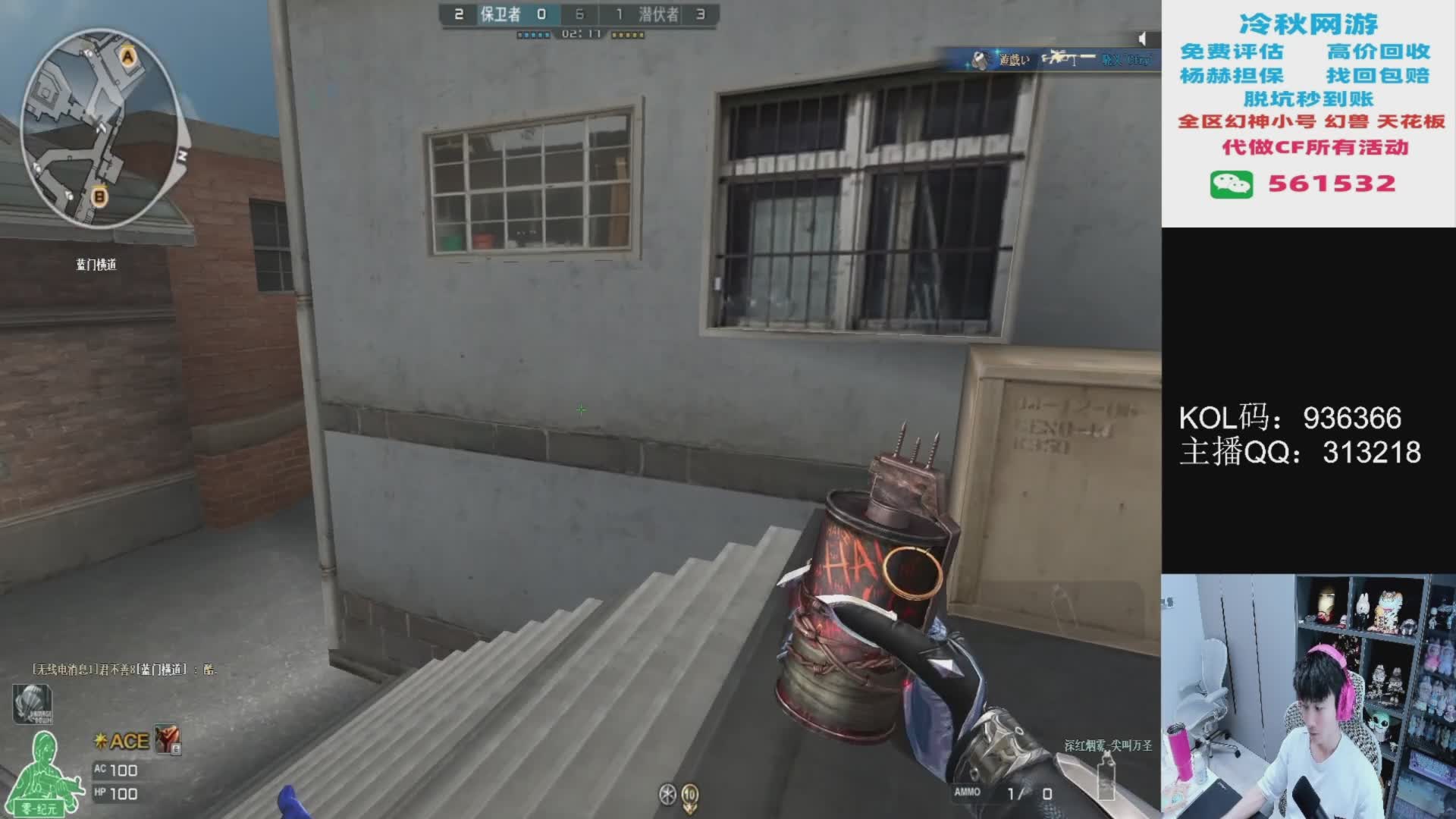Click the silver star-wheel badge icon
The width and height of the screenshot is (1456, 819).
point(667,794)
